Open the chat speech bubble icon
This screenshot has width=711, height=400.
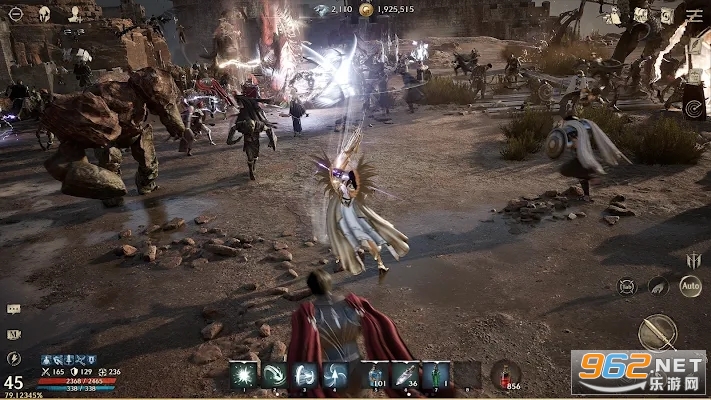[13, 310]
